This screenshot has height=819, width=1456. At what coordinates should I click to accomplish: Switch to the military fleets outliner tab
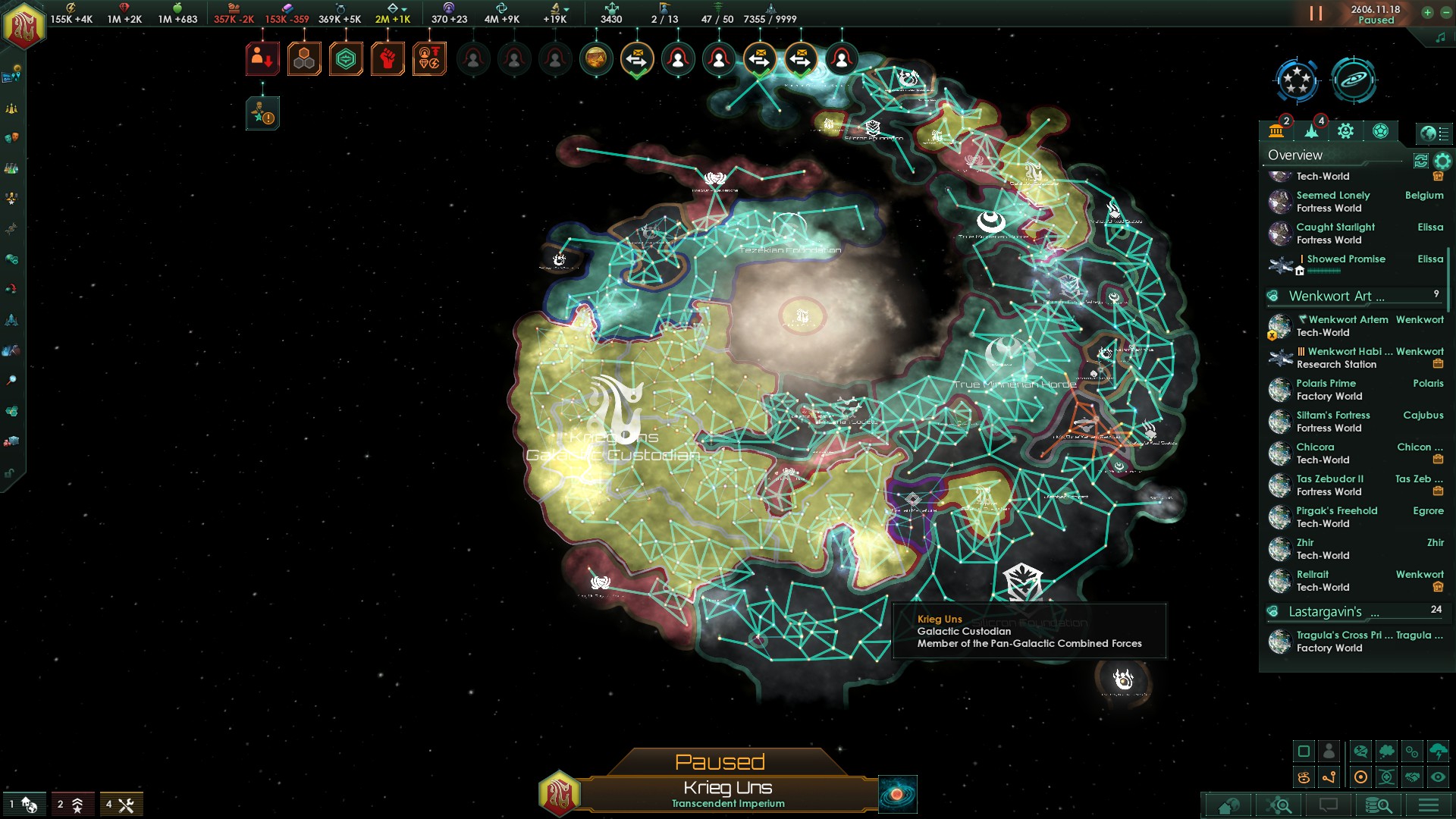pyautogui.click(x=1311, y=131)
